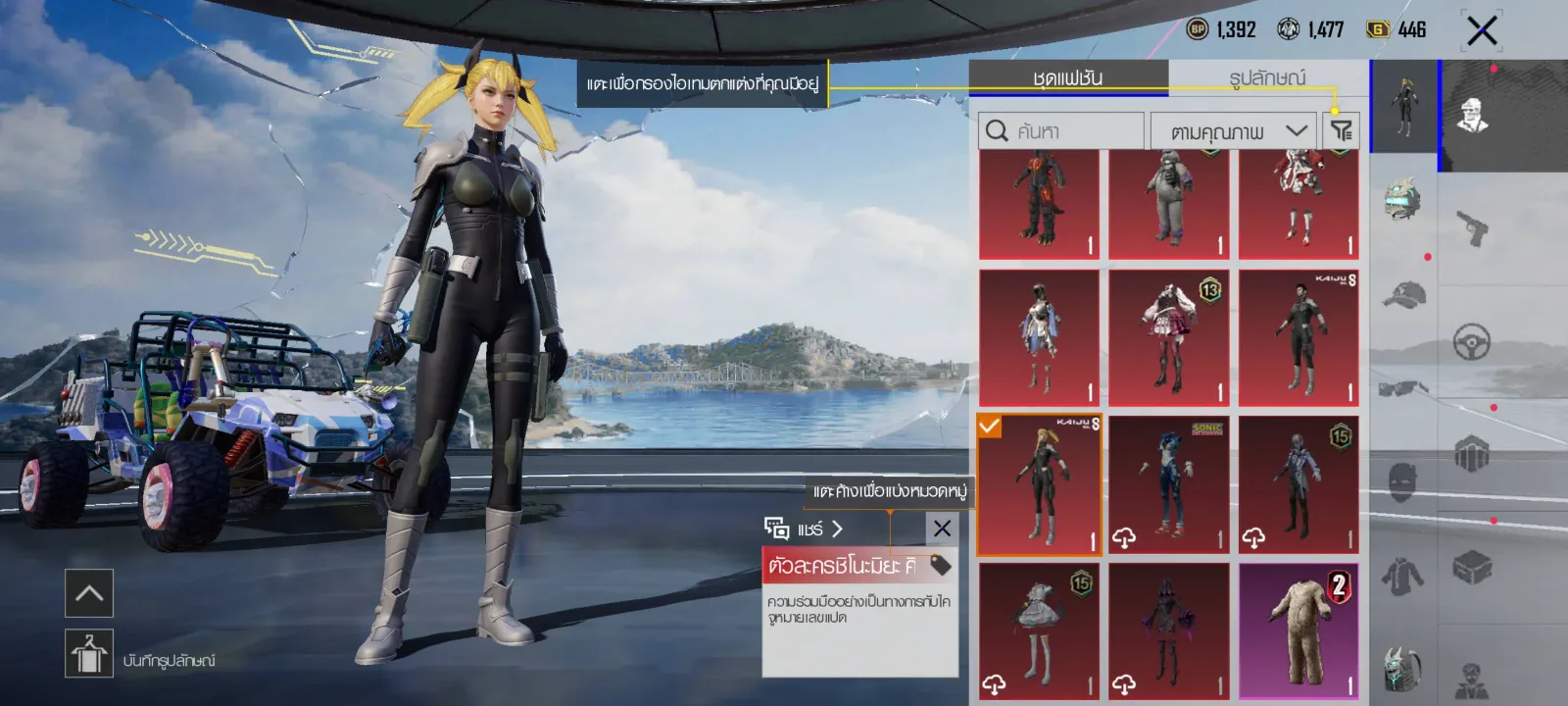Open the outfit filter funnel icon
The image size is (1568, 706).
point(1341,130)
